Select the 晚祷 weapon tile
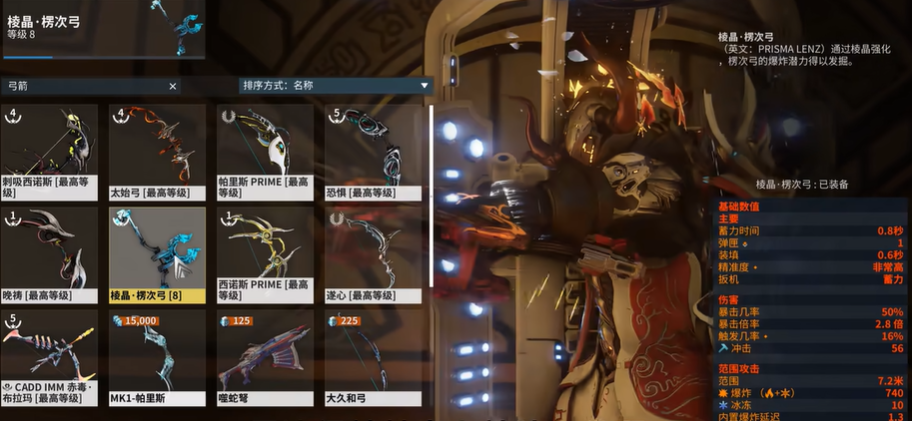The height and width of the screenshot is (421, 912). (x=49, y=254)
